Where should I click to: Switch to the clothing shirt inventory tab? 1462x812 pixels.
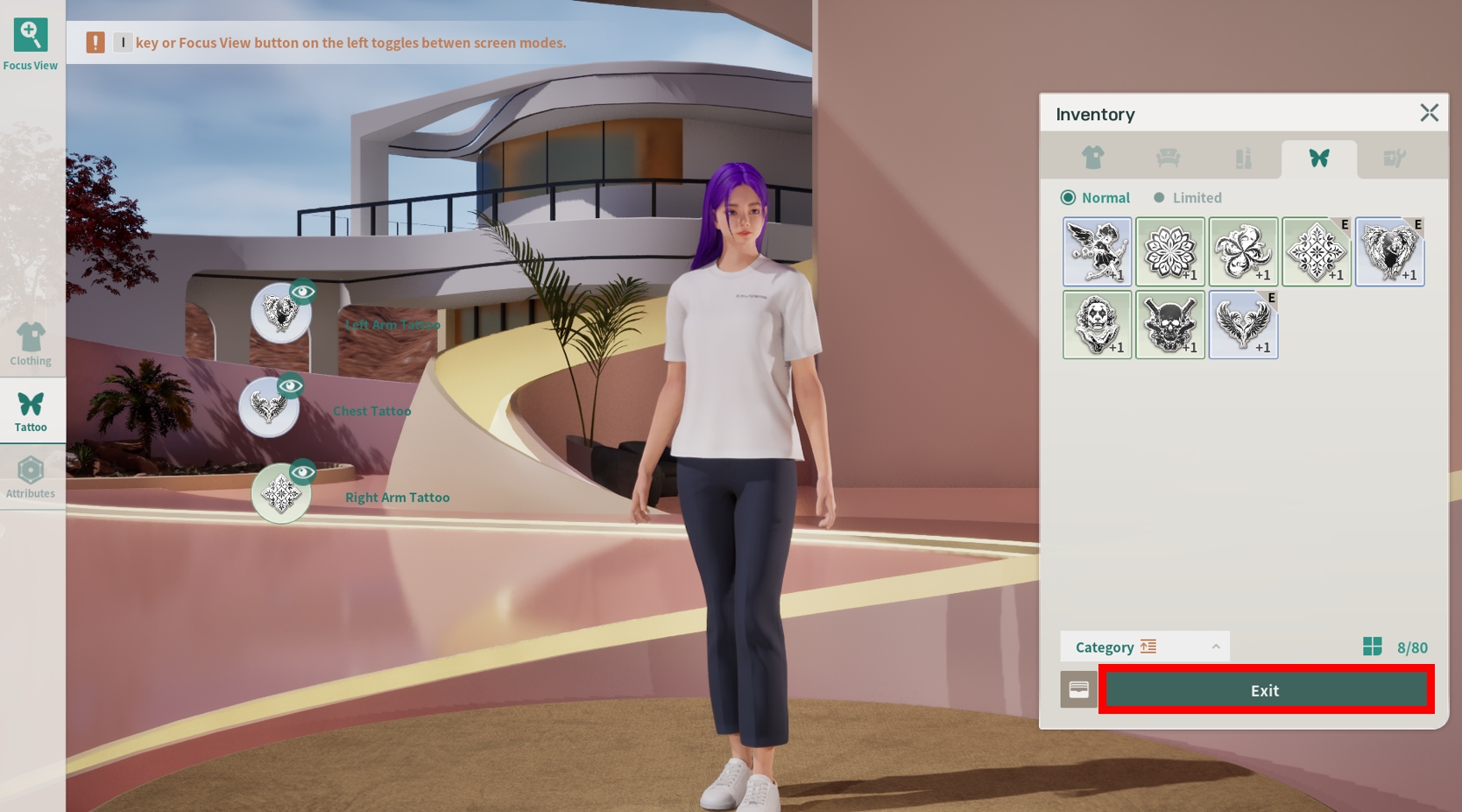1092,159
